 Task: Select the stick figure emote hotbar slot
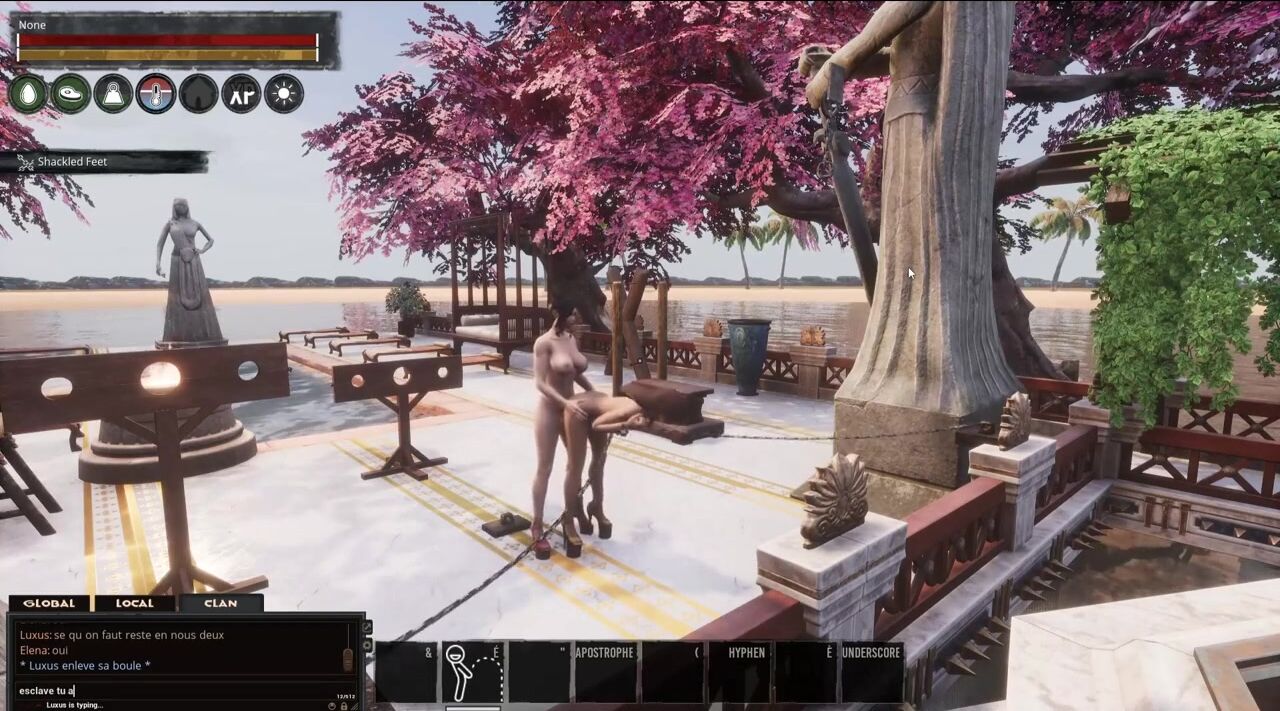(x=472, y=671)
